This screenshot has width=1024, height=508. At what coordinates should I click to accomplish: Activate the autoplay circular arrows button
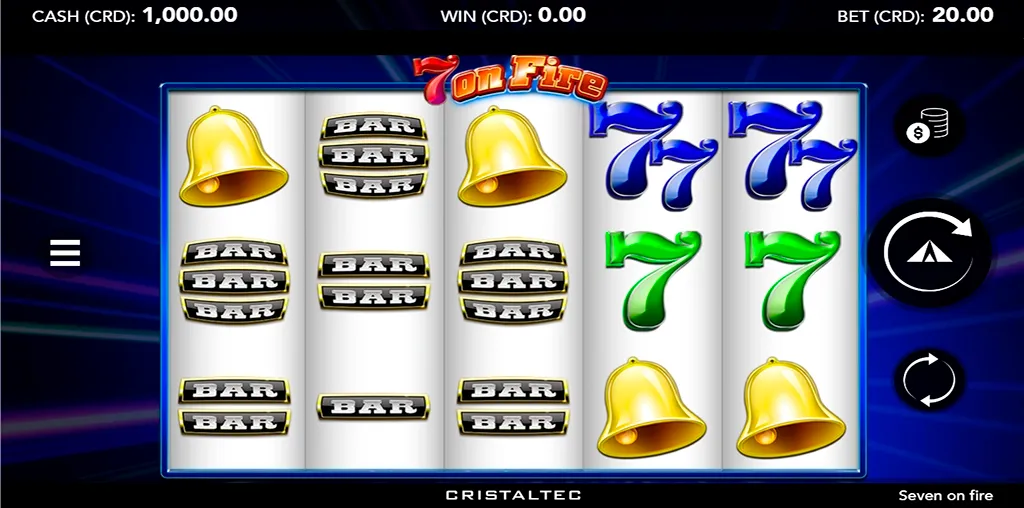point(929,381)
